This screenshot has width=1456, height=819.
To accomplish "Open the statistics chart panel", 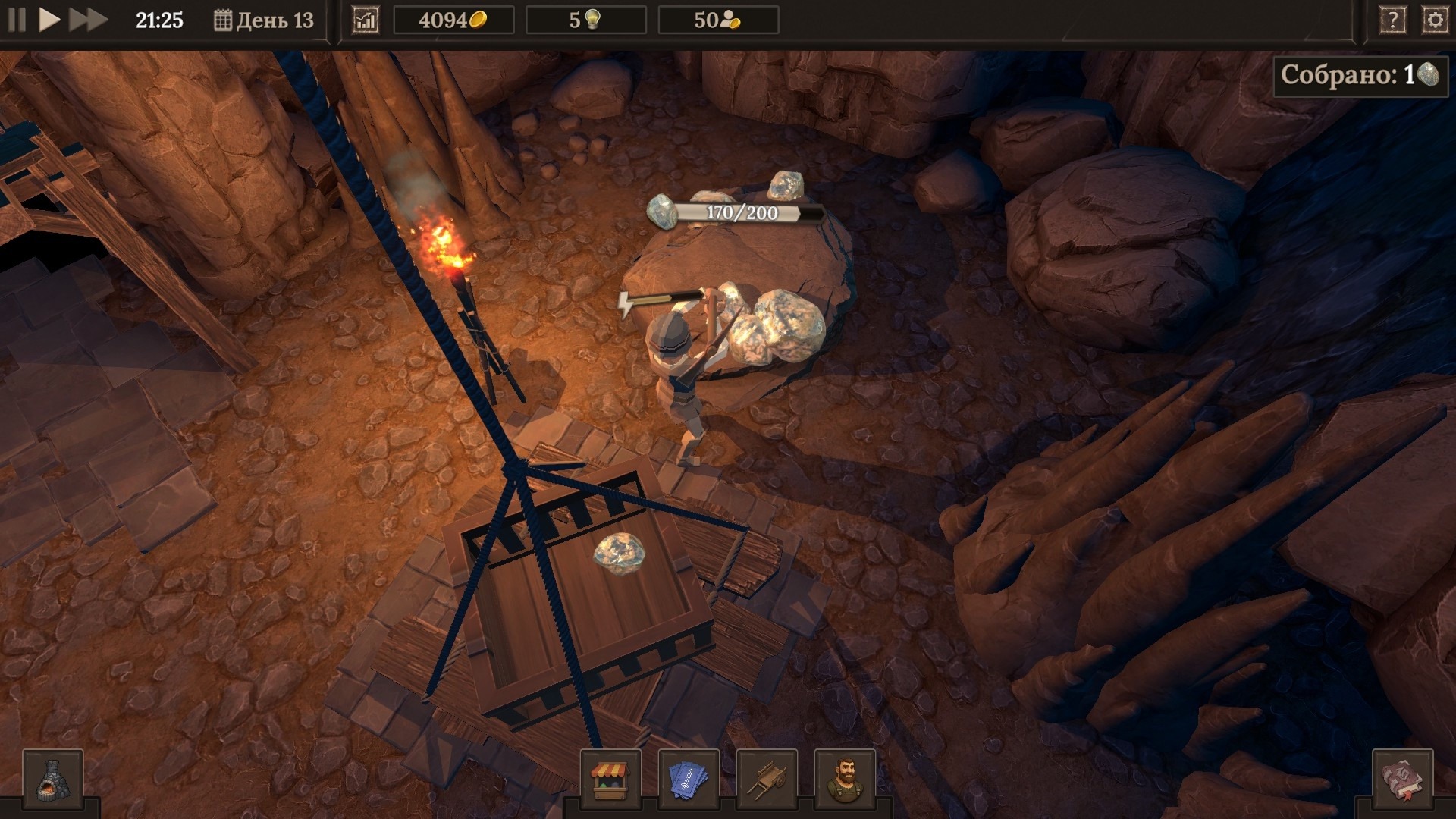I will 366,20.
